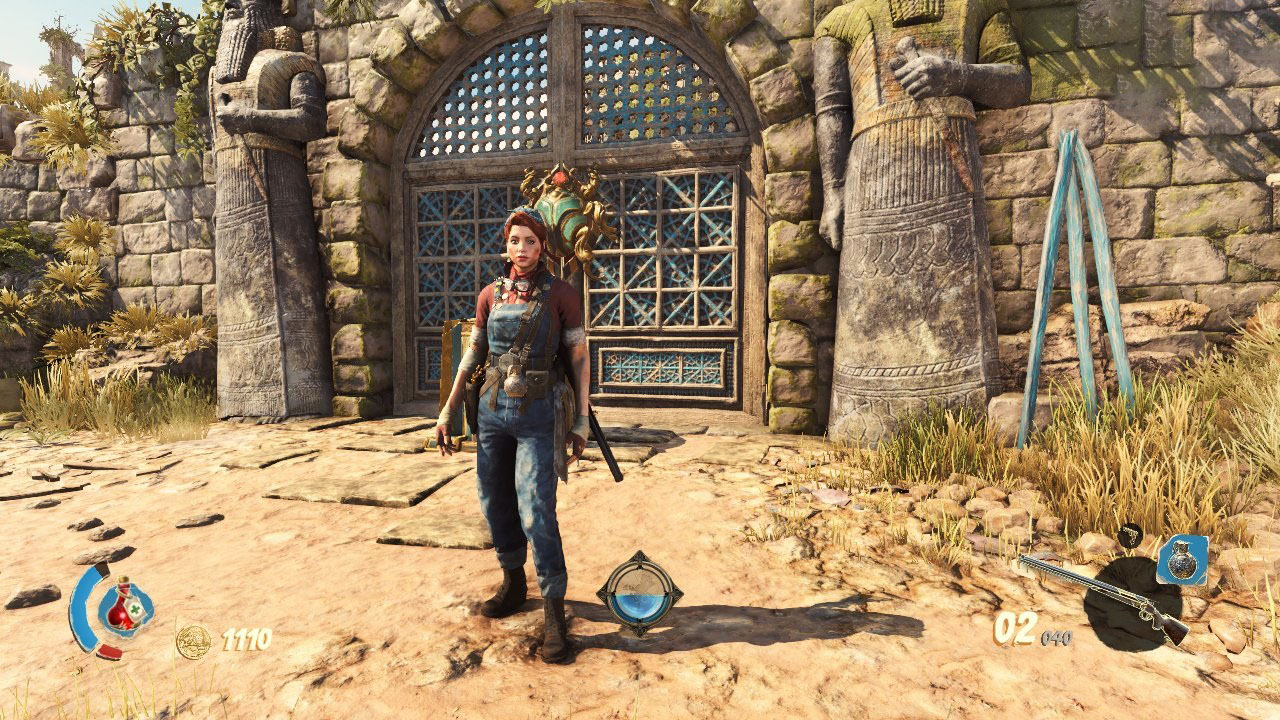This screenshot has height=720, width=1280.
Task: Choose the grenade item slot
Action: [1182, 559]
